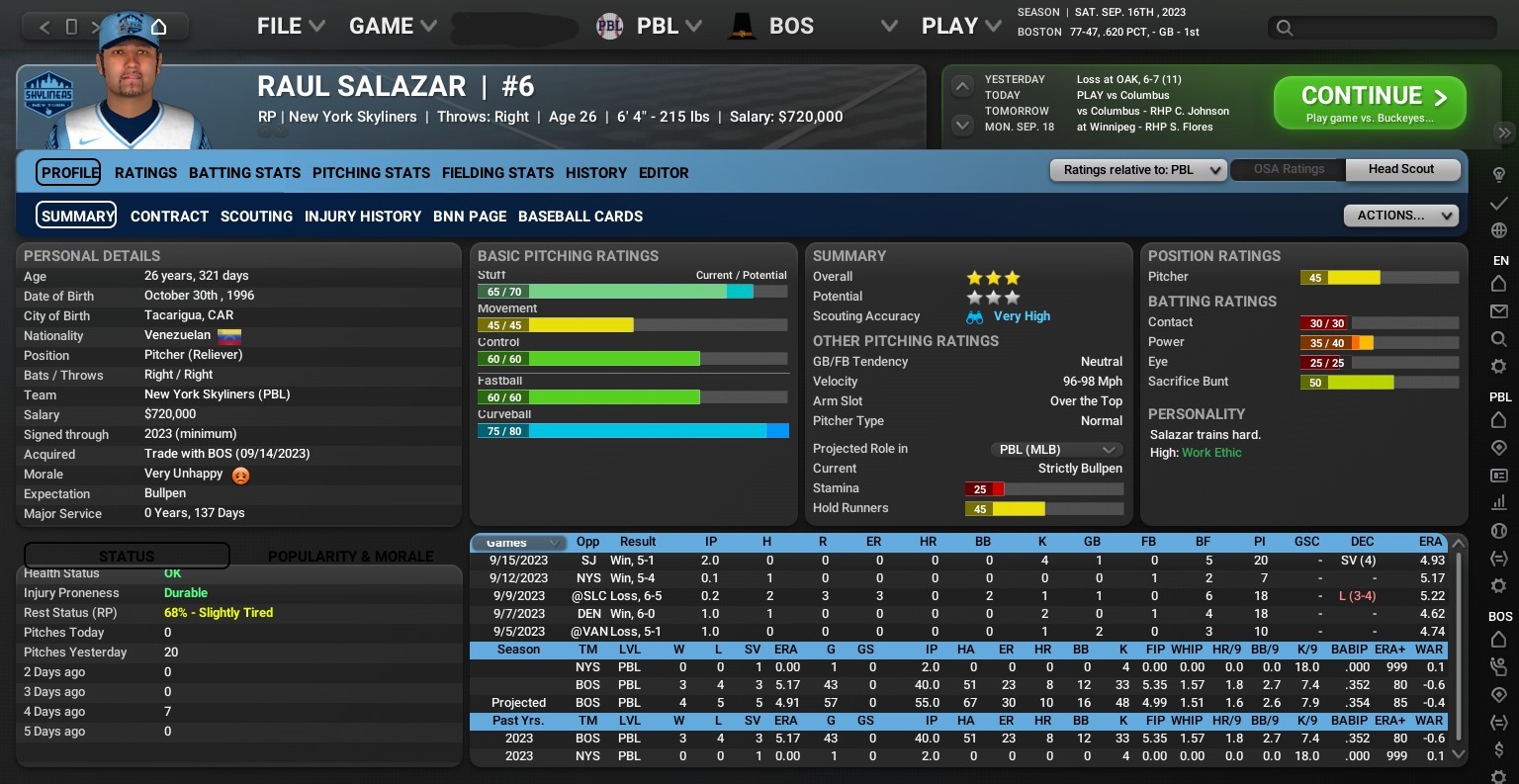1519x784 pixels.
Task: Select the BOS dollar sign finances icon
Action: coord(1499,748)
